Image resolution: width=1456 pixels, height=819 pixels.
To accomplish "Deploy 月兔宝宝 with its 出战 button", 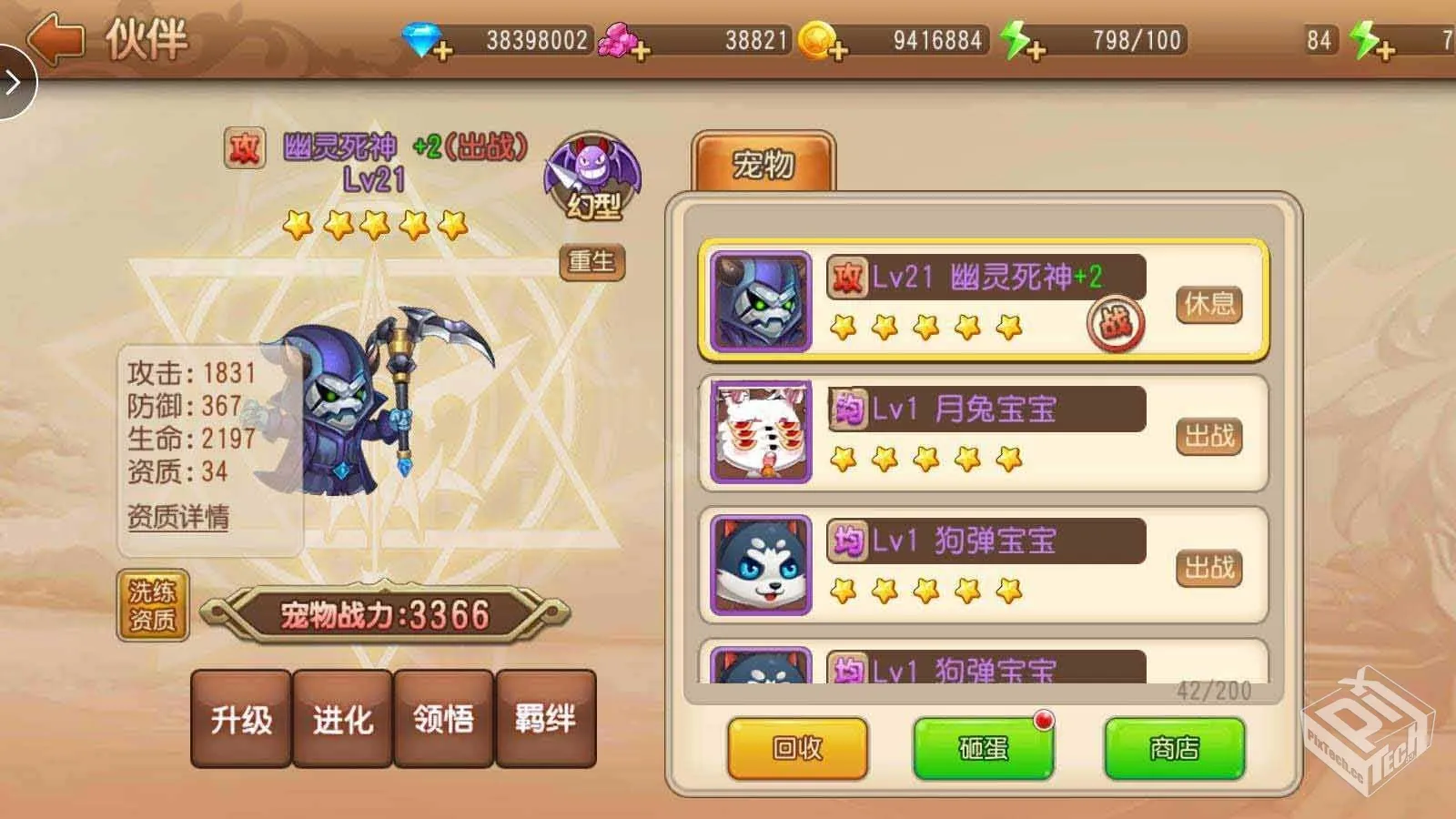I will pyautogui.click(x=1208, y=436).
